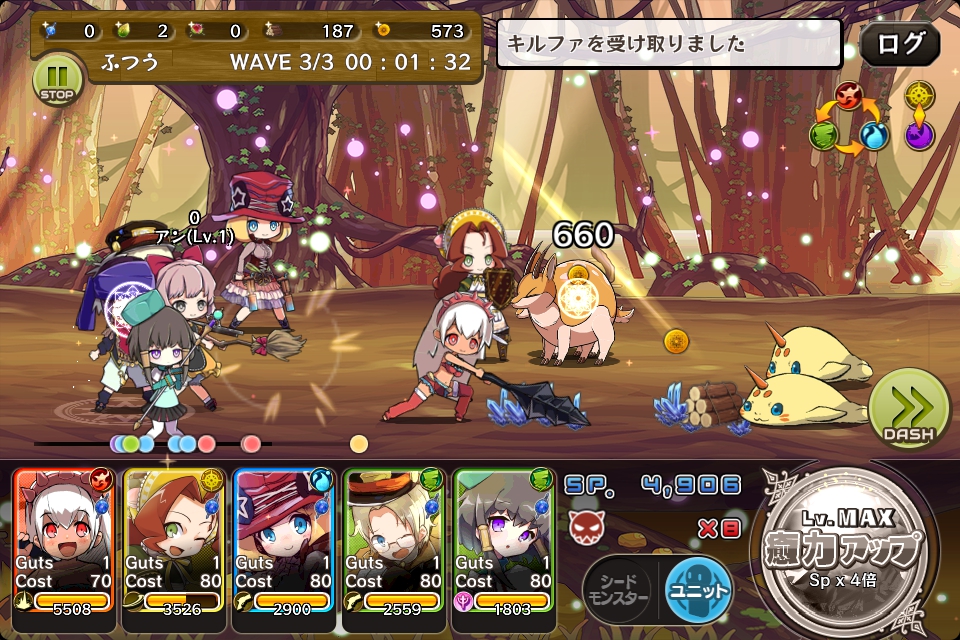Open the battle log (ログ)
960x640 pixels.
[899, 44]
